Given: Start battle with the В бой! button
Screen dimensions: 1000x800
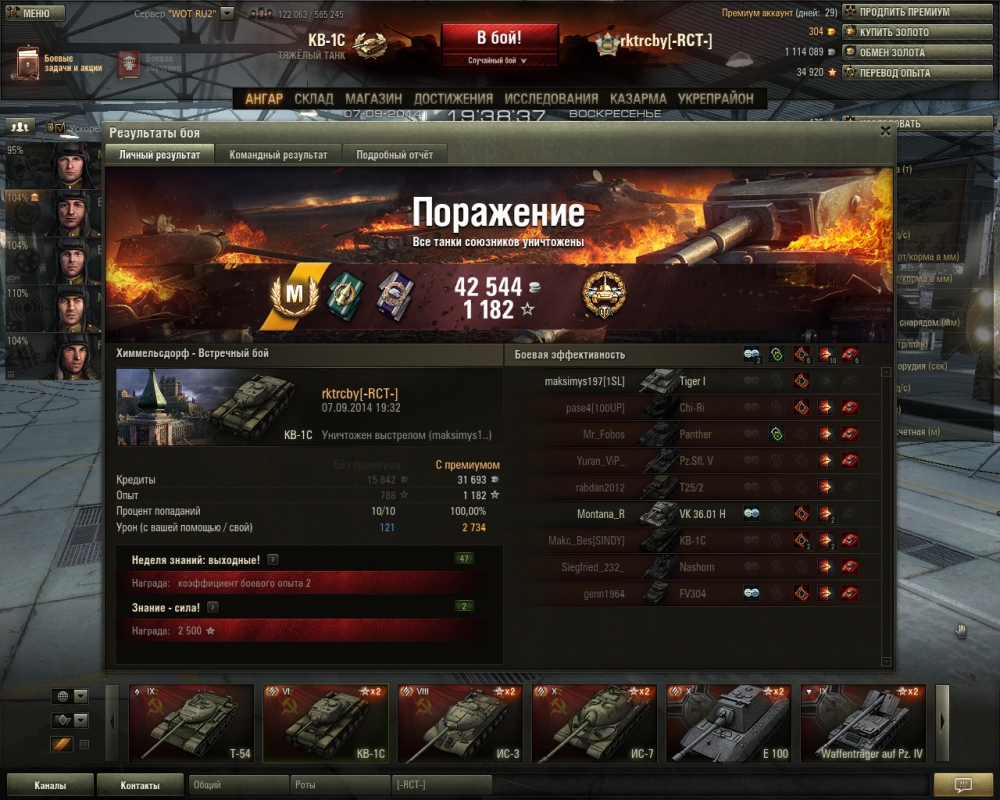Looking at the screenshot, I should 498,39.
